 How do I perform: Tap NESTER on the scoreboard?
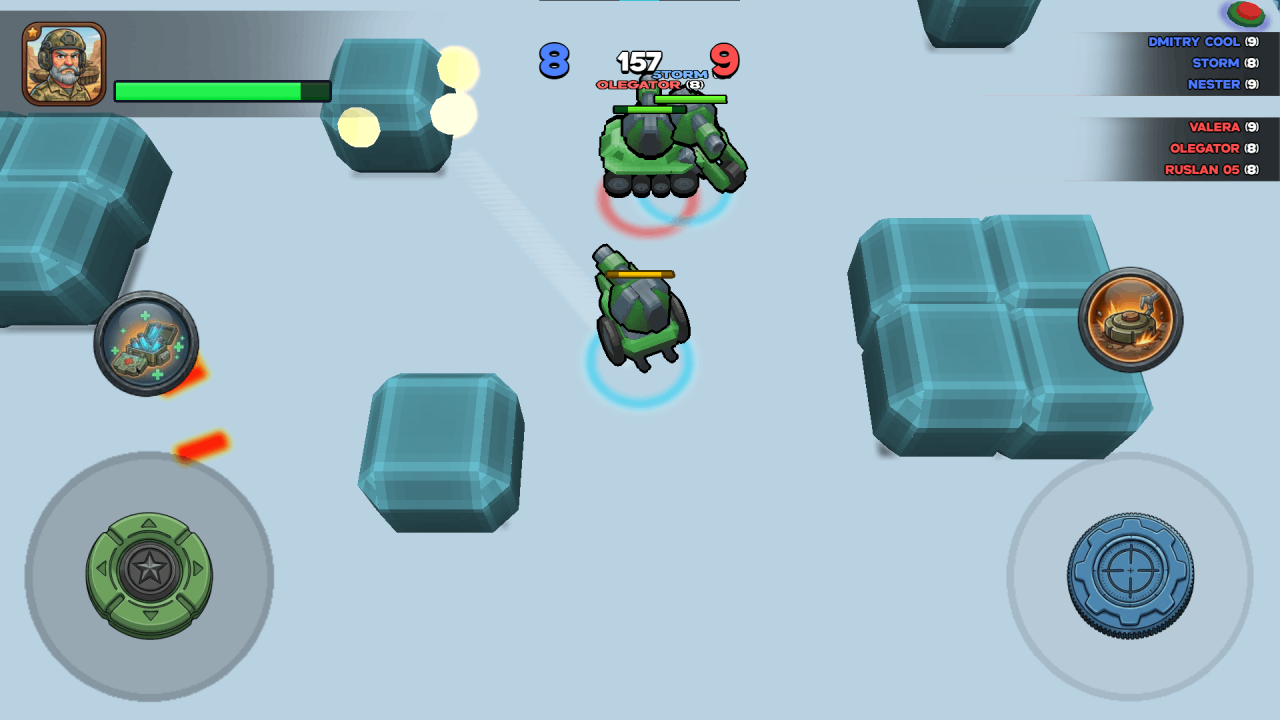(x=1213, y=84)
